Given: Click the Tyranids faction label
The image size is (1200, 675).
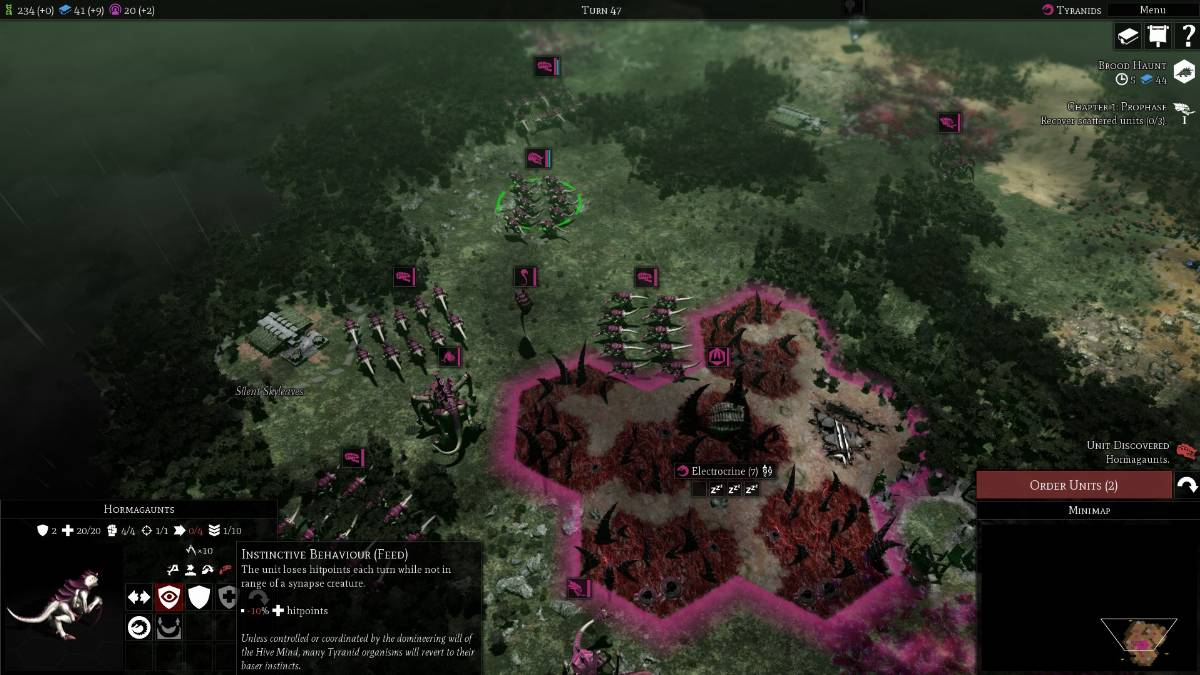Looking at the screenshot, I should pyautogui.click(x=1072, y=10).
